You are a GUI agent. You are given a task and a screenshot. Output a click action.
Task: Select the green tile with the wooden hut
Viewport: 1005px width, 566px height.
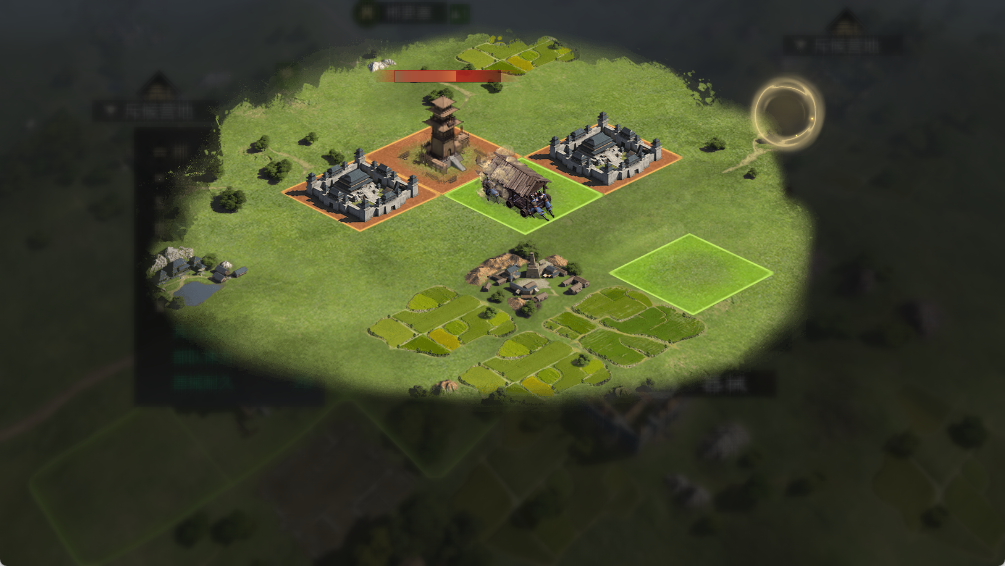(520, 194)
